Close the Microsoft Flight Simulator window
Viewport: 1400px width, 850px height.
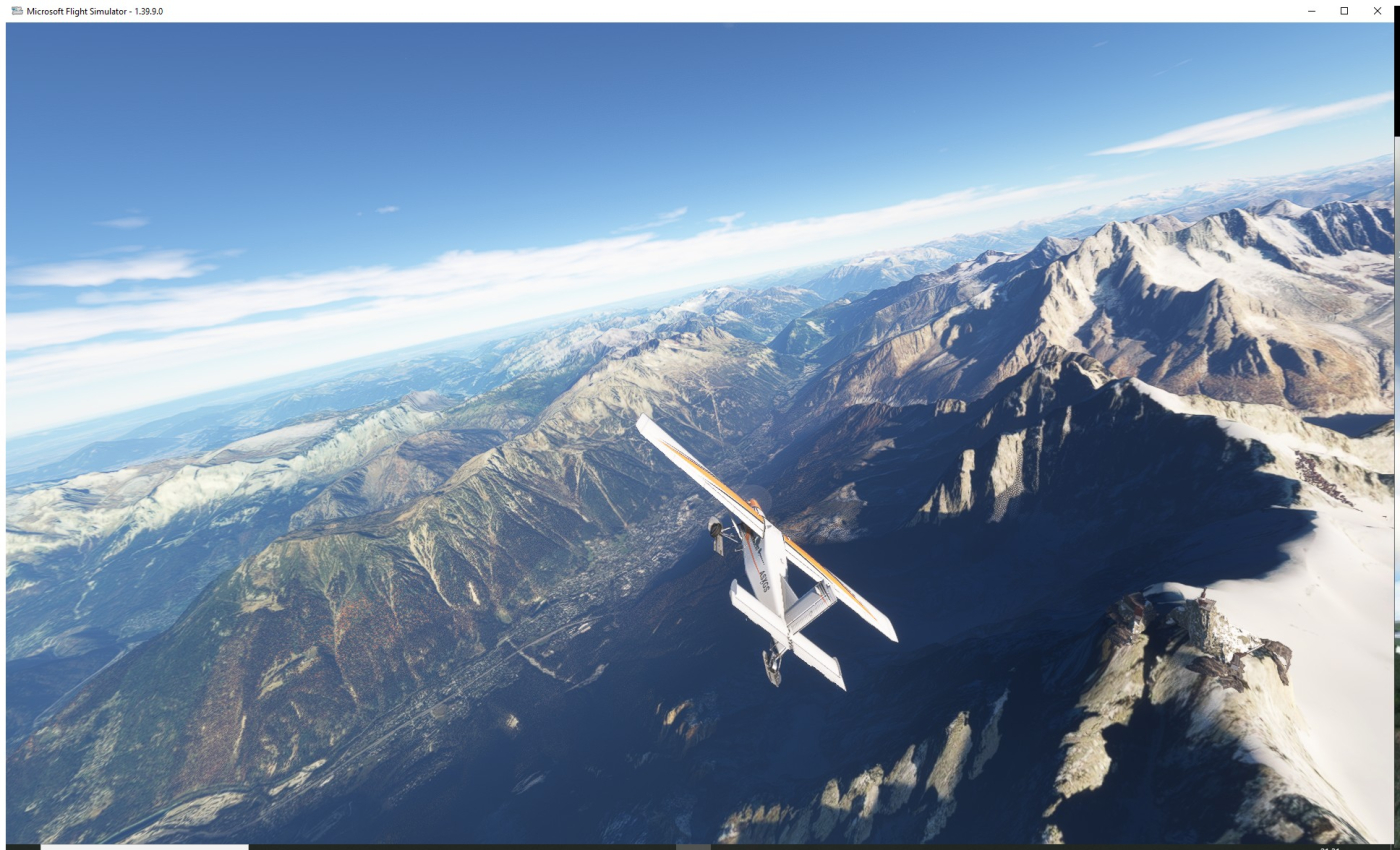1377,10
